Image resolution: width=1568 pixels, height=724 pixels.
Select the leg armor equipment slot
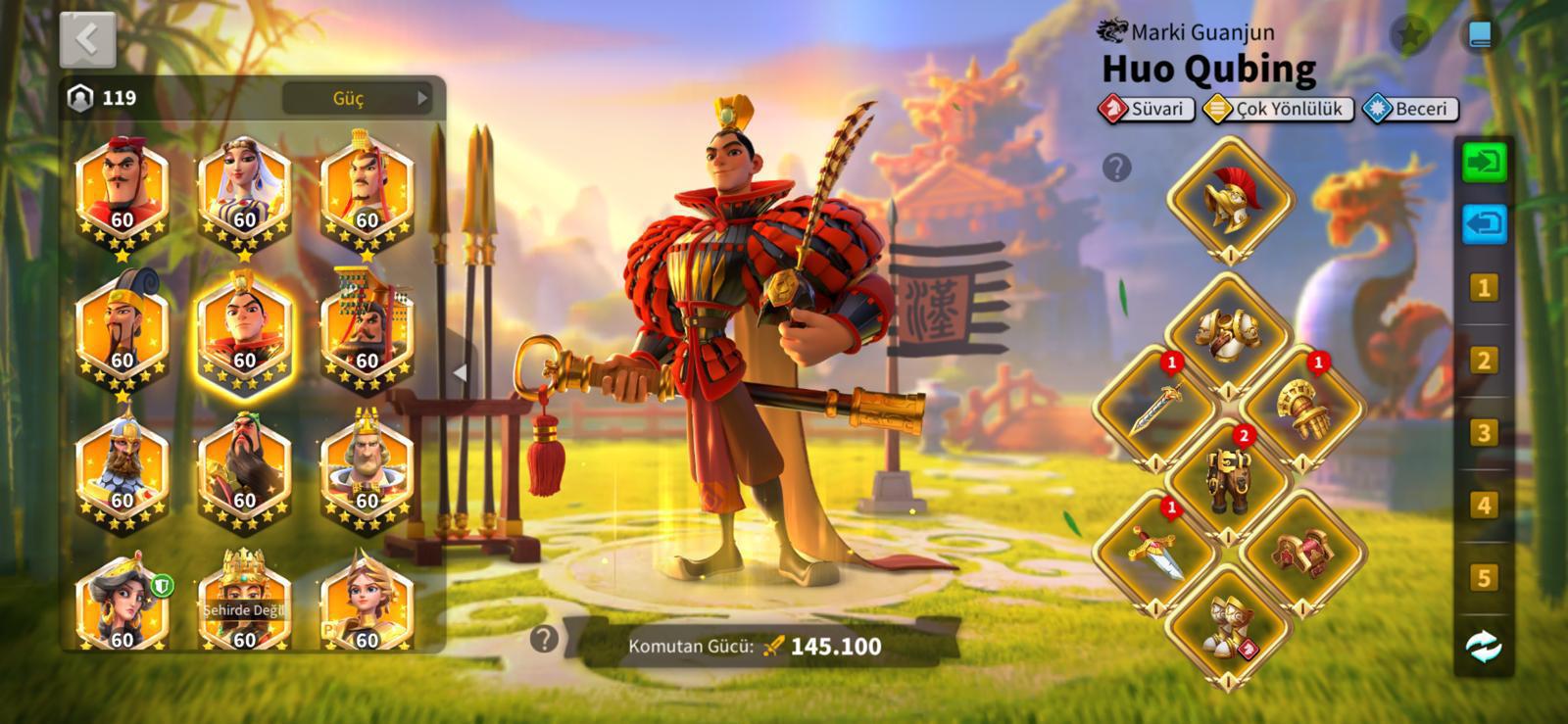click(1228, 479)
